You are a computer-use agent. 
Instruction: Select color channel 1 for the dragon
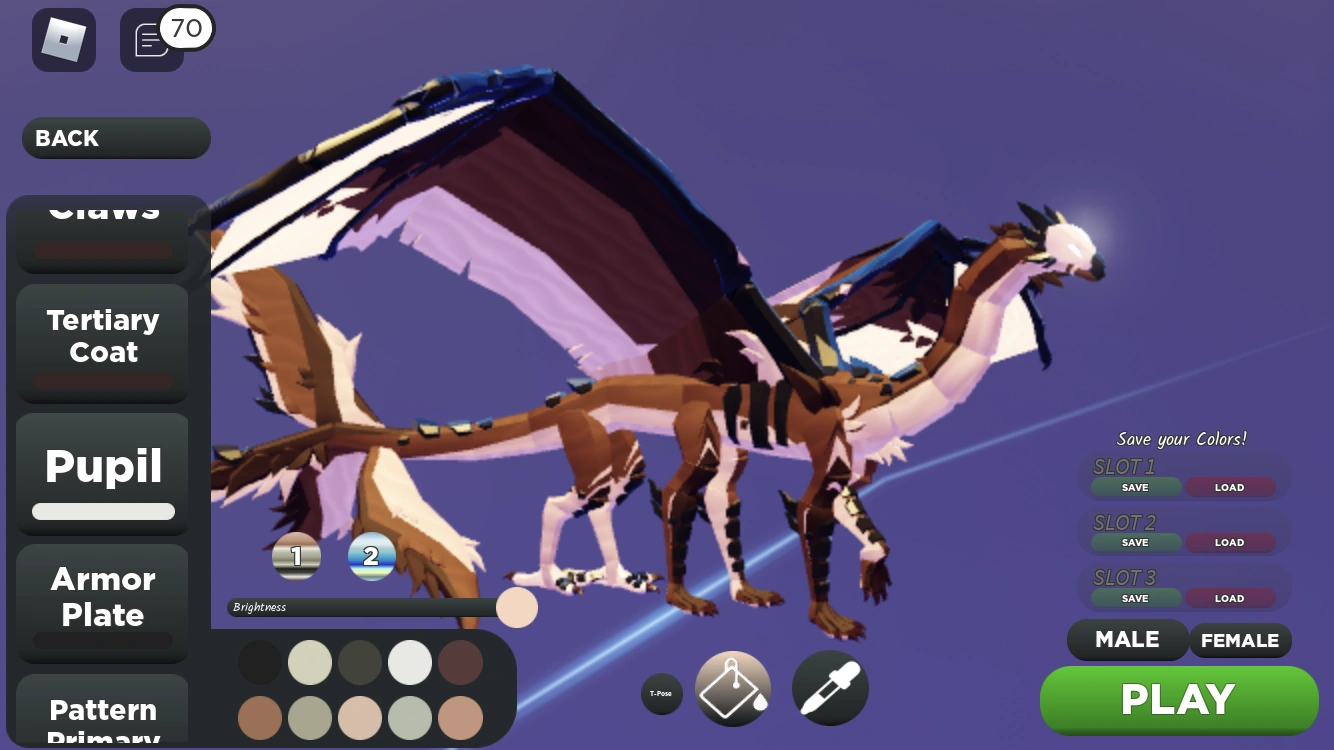tap(296, 556)
